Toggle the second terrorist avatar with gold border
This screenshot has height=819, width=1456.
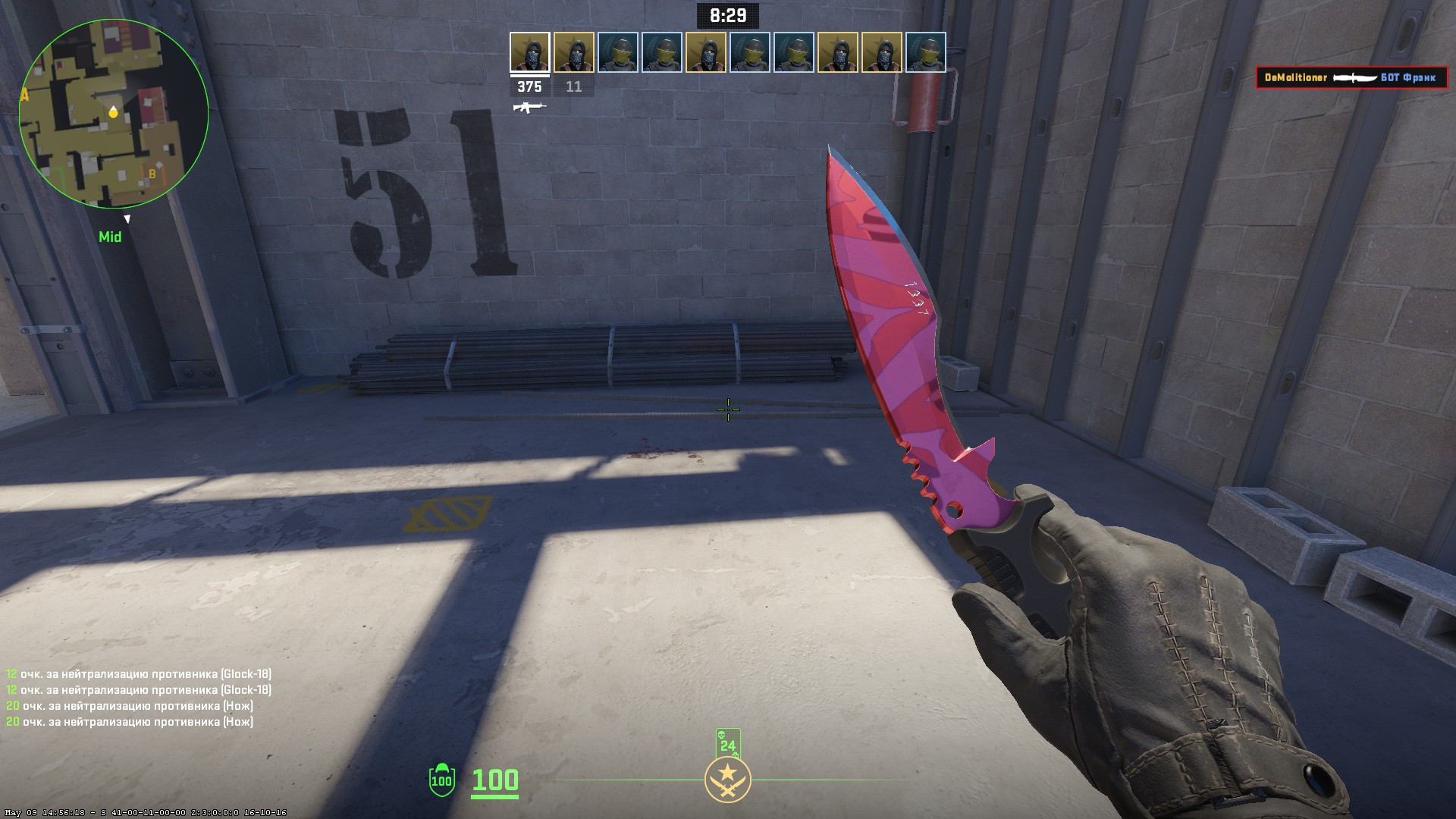tap(574, 53)
